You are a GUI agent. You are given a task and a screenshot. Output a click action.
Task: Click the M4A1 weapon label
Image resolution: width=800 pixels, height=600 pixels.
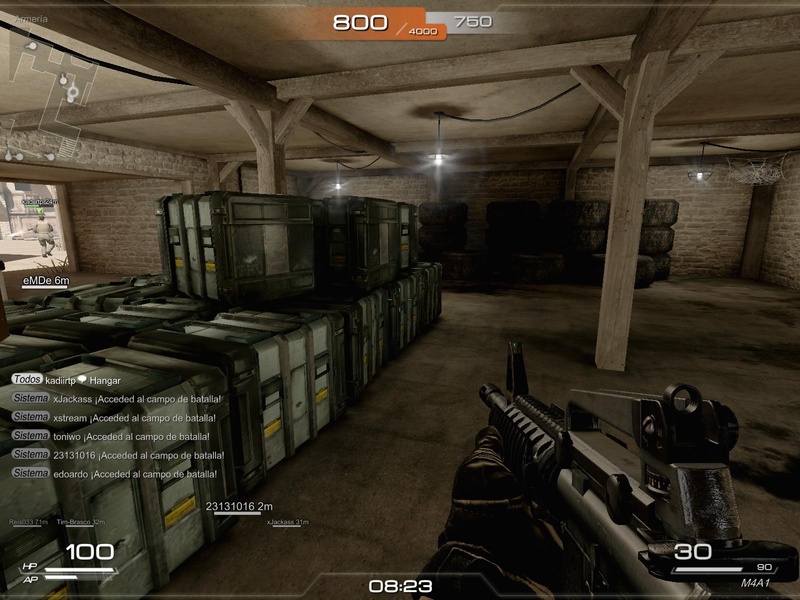point(756,583)
